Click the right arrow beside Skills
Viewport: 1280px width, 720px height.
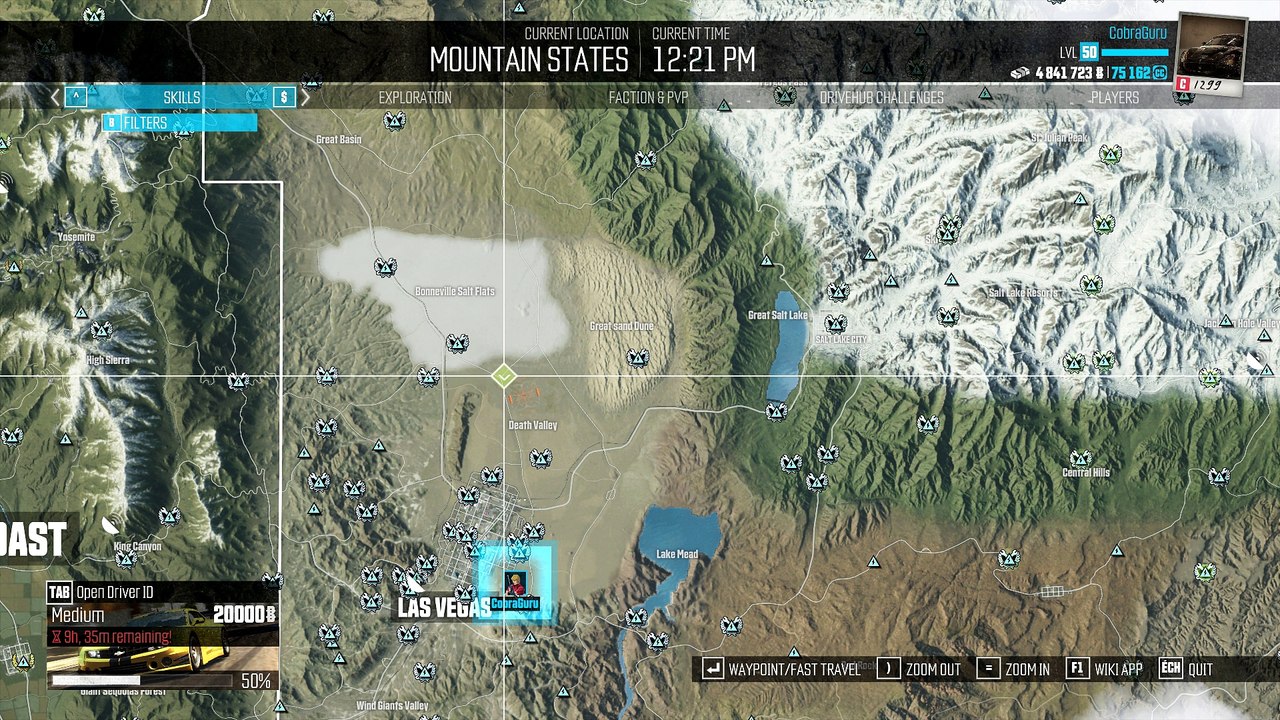pyautogui.click(x=306, y=97)
